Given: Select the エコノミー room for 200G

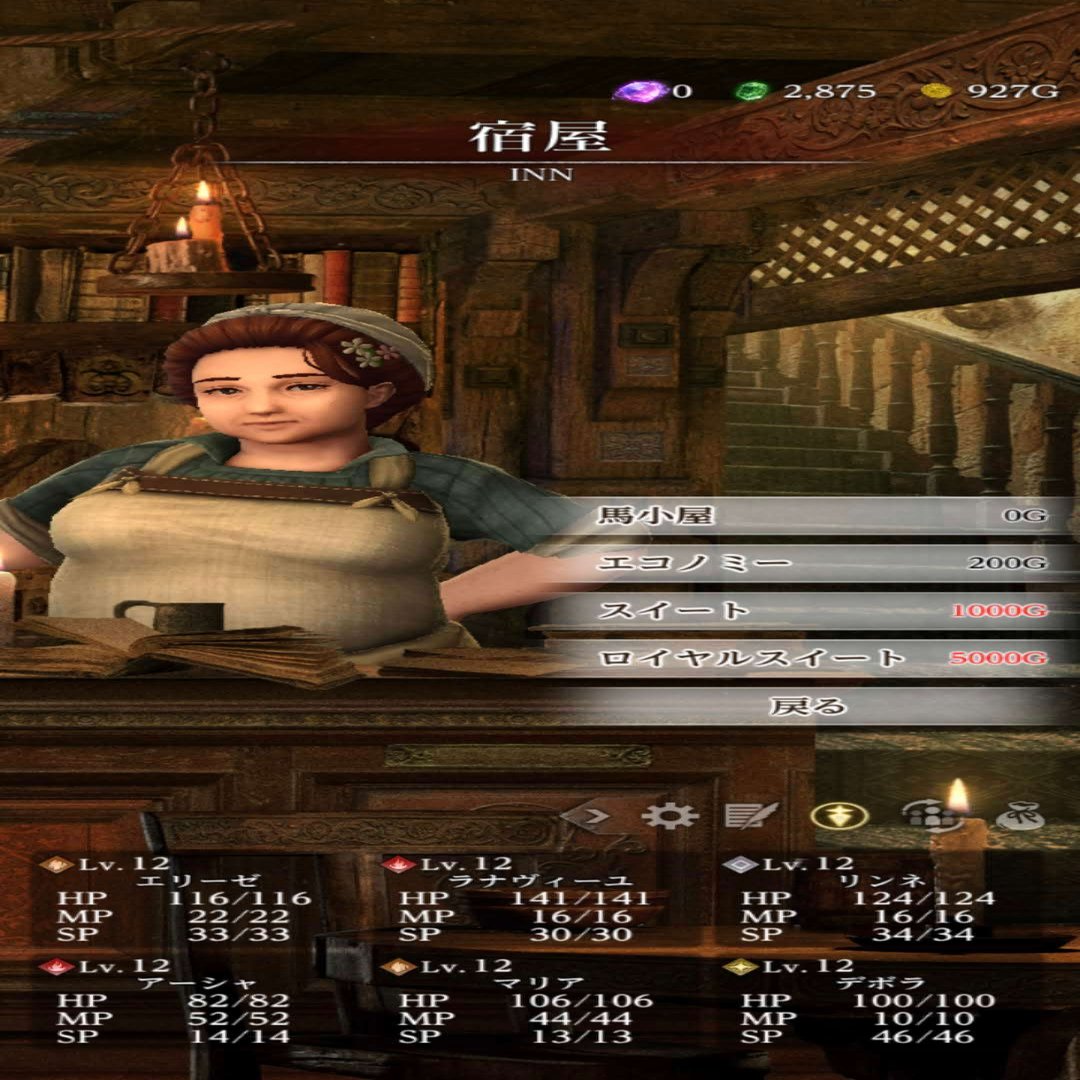Looking at the screenshot, I should click(820, 563).
